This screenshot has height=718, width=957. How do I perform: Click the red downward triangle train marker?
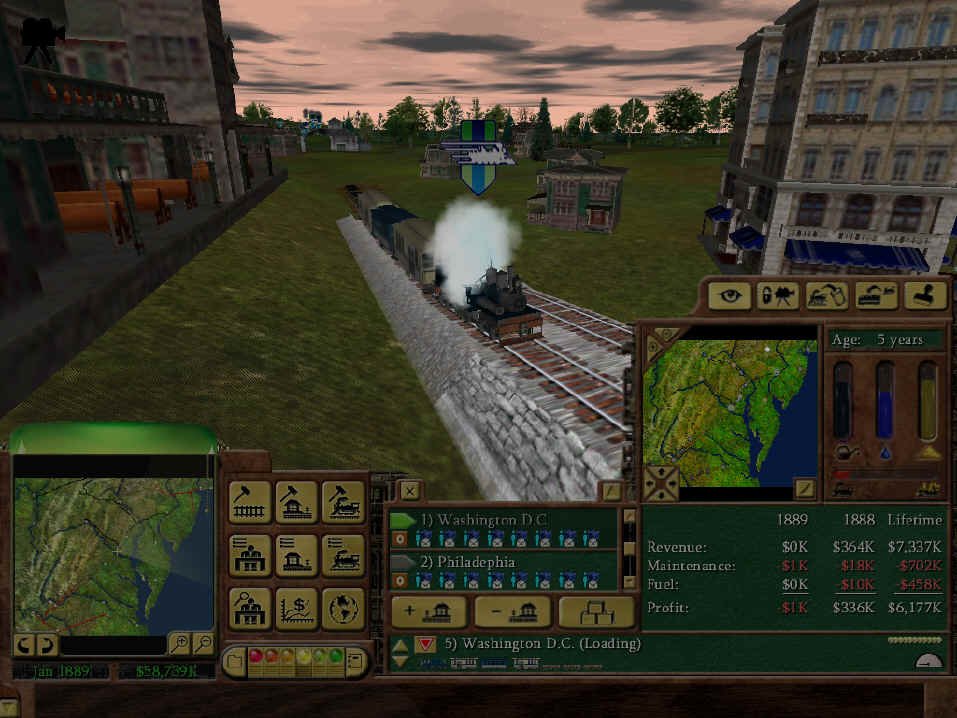coord(425,645)
